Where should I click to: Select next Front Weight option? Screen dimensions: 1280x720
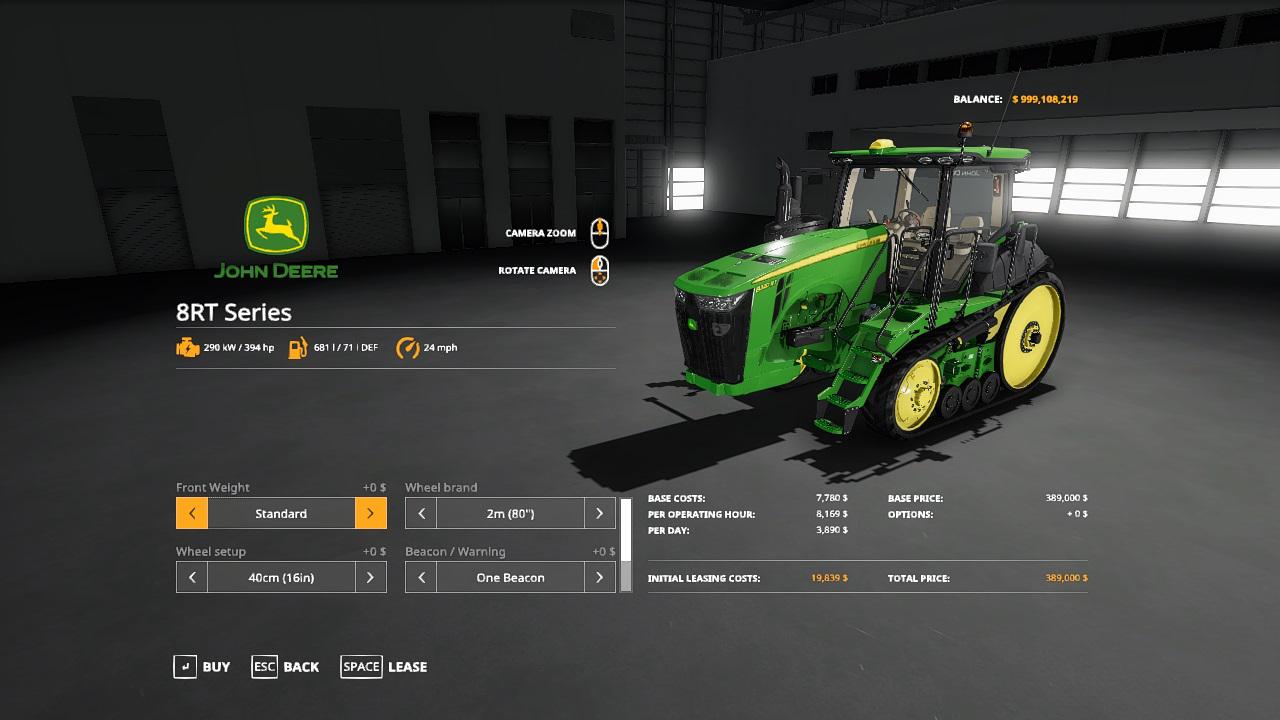[370, 514]
